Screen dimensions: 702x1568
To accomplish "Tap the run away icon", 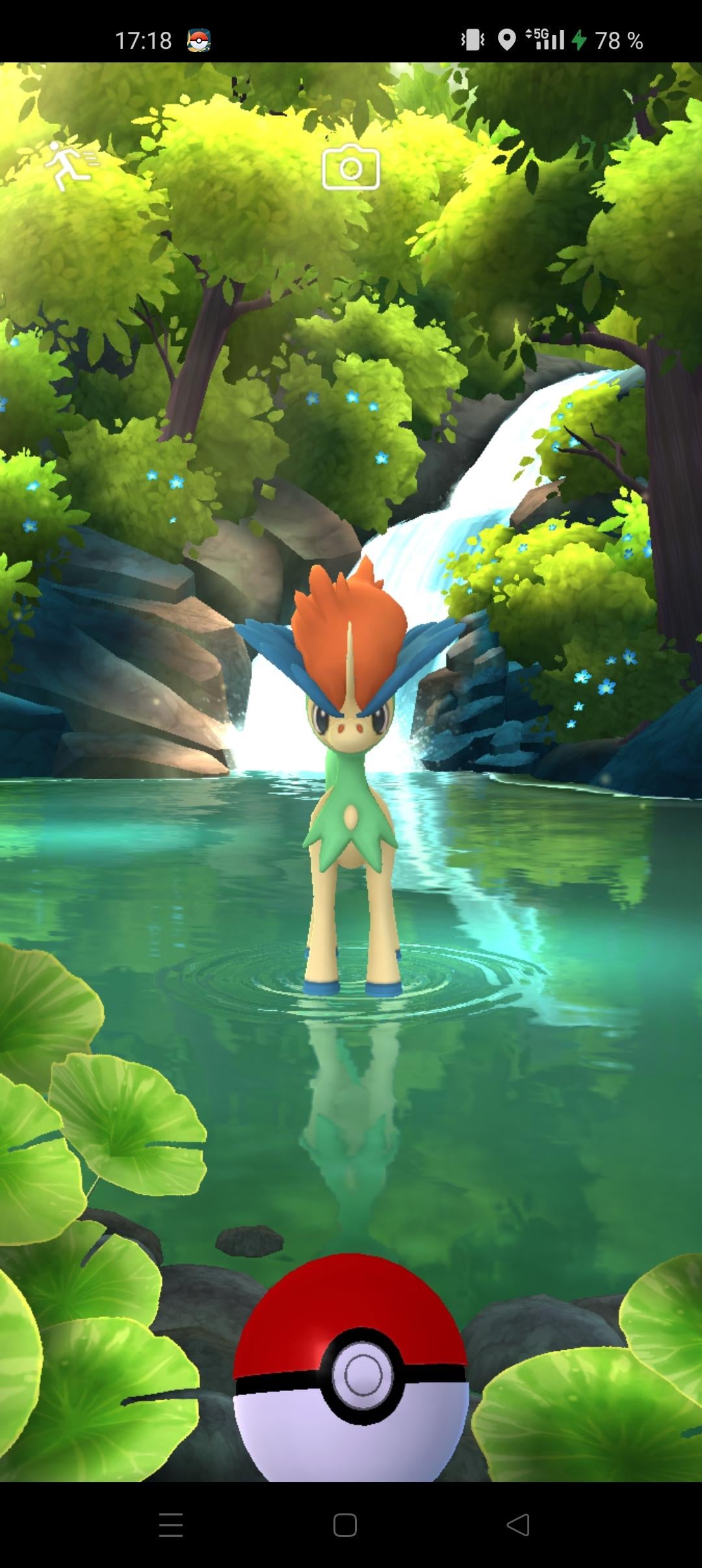I will [x=70, y=165].
